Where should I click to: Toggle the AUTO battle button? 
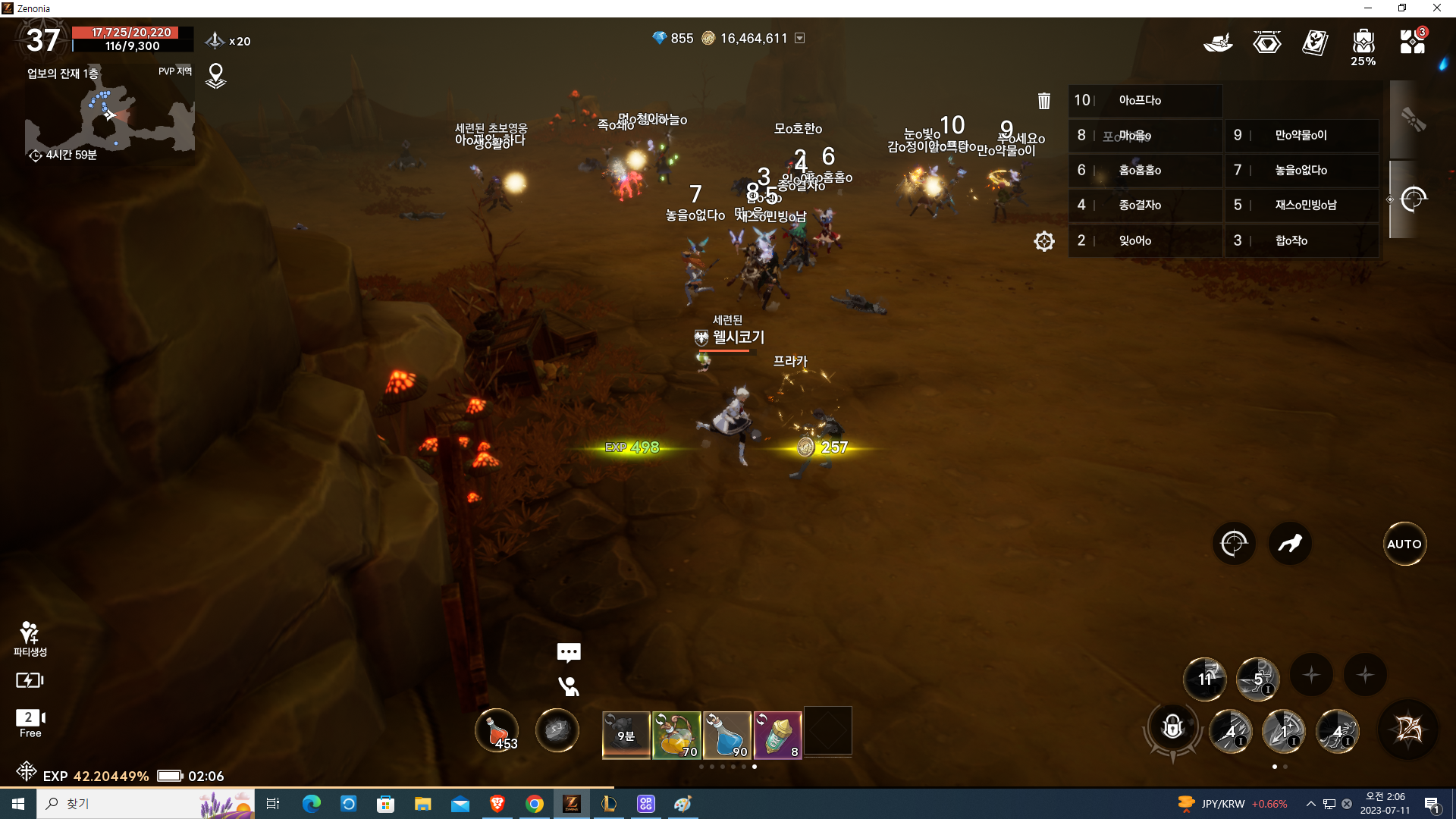[x=1404, y=544]
